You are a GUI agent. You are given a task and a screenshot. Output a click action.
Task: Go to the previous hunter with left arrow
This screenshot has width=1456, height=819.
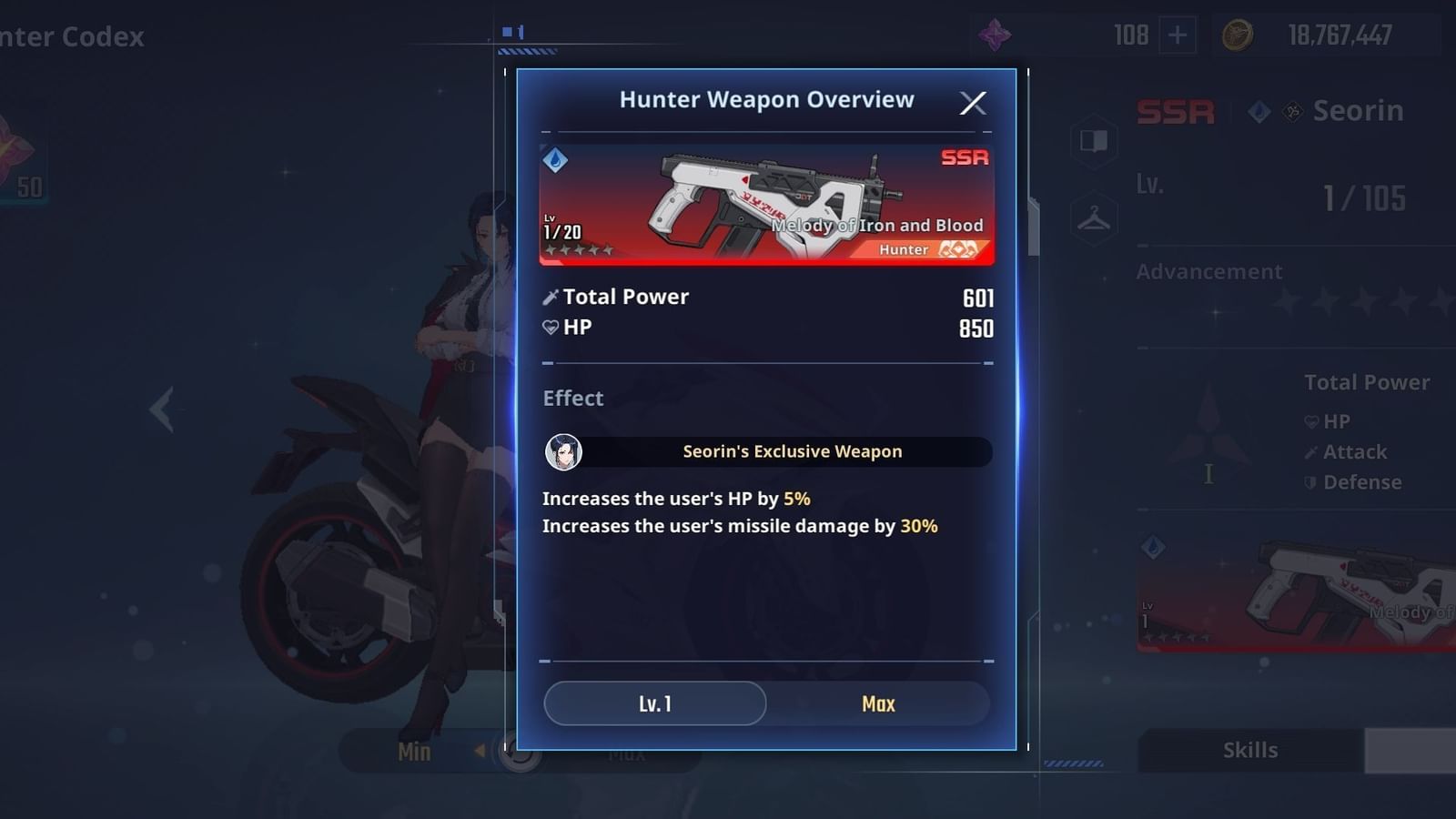pos(162,409)
